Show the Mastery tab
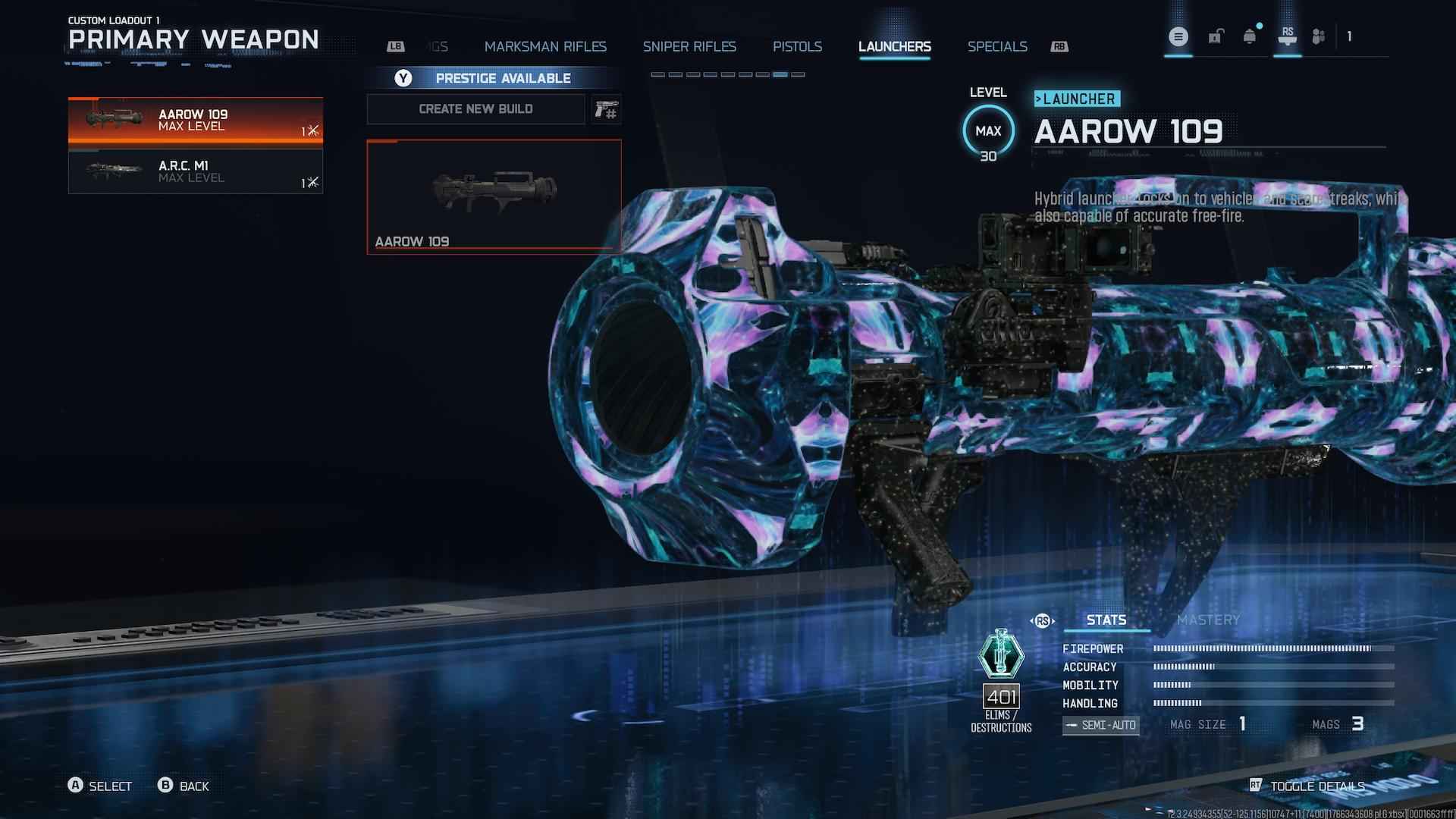Screen dimensions: 1456x819 click(1208, 620)
